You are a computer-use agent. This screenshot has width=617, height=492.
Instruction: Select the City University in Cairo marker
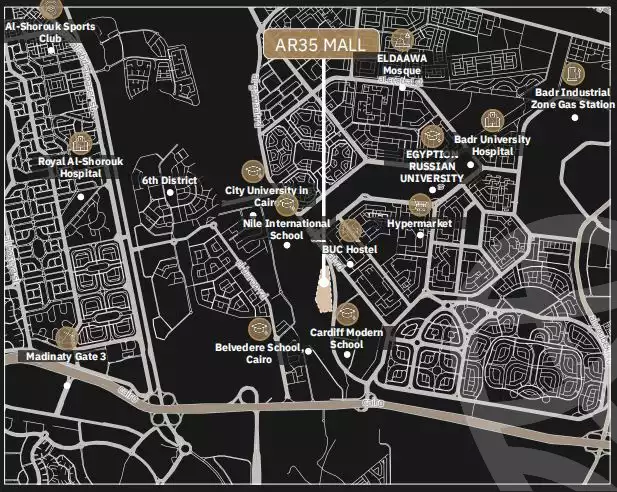[x=255, y=171]
